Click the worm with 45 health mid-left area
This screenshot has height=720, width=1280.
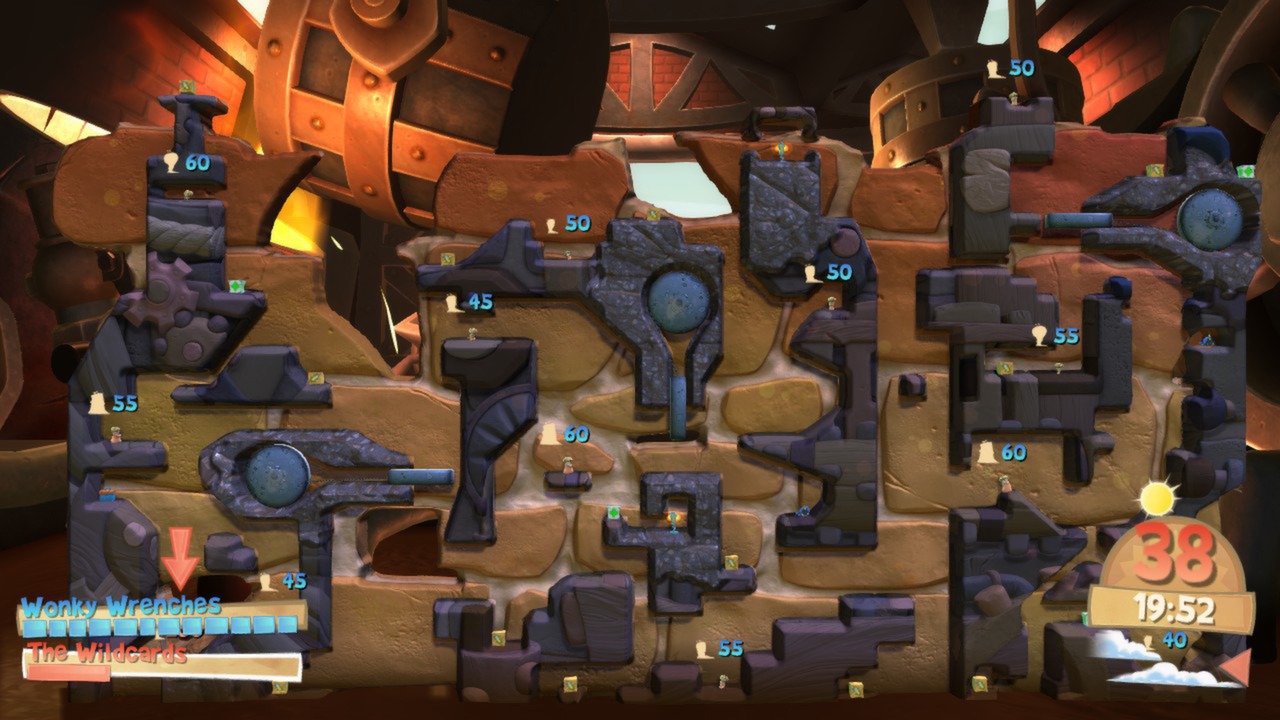(472, 333)
